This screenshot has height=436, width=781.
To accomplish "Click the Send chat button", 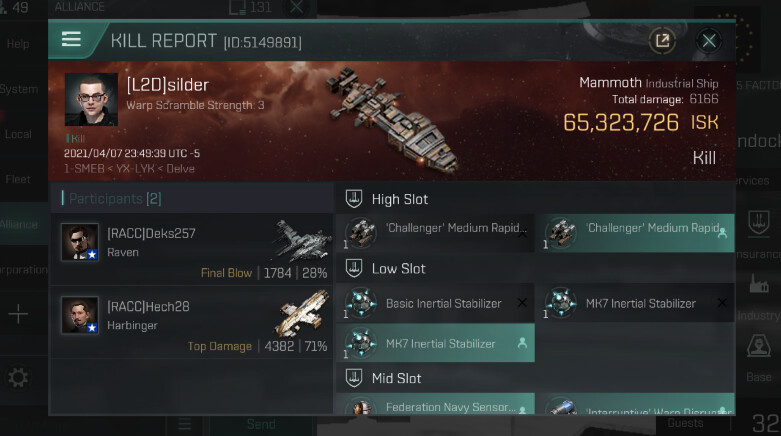I will click(x=261, y=424).
